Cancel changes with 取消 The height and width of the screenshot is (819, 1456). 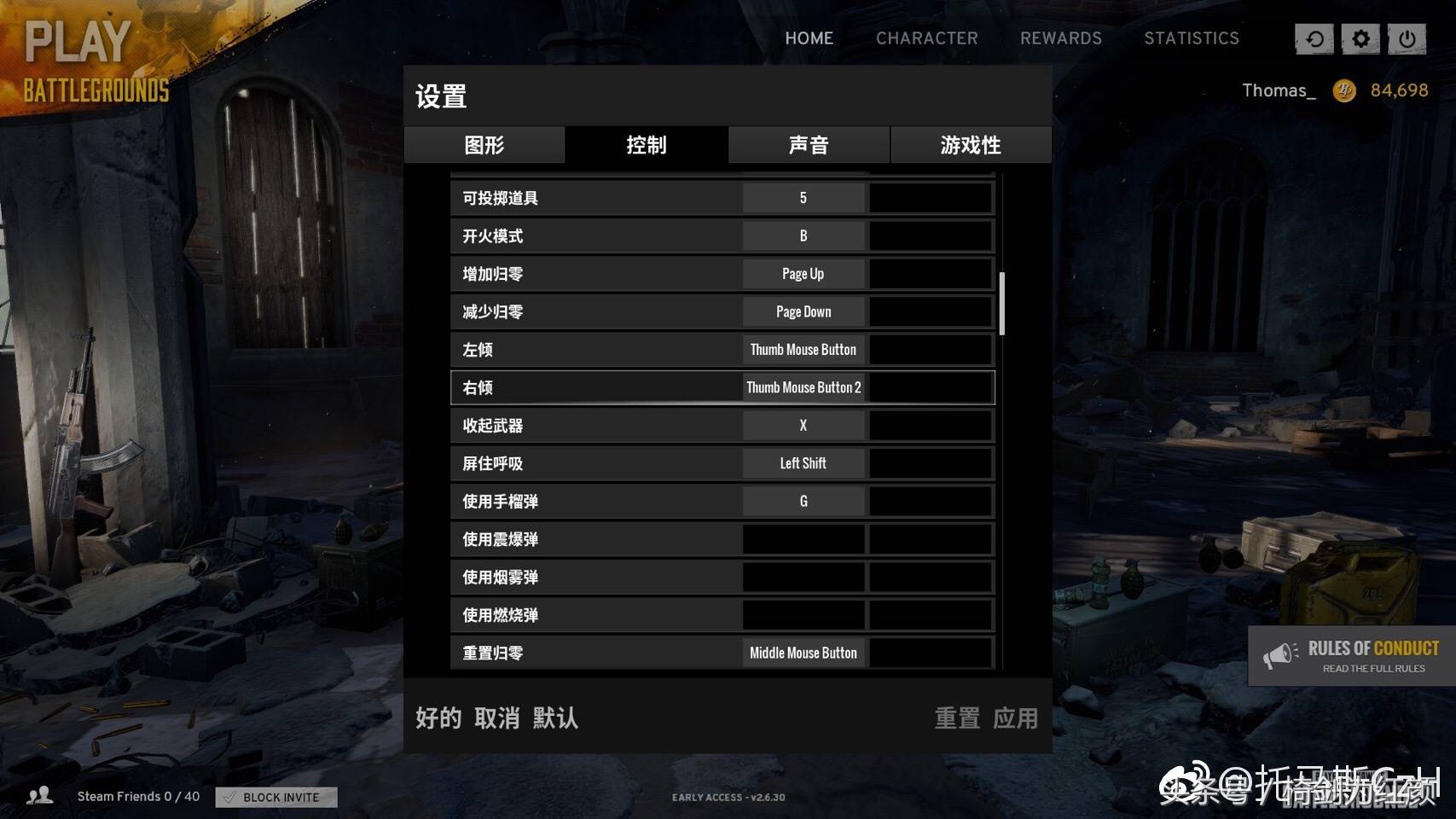point(497,718)
